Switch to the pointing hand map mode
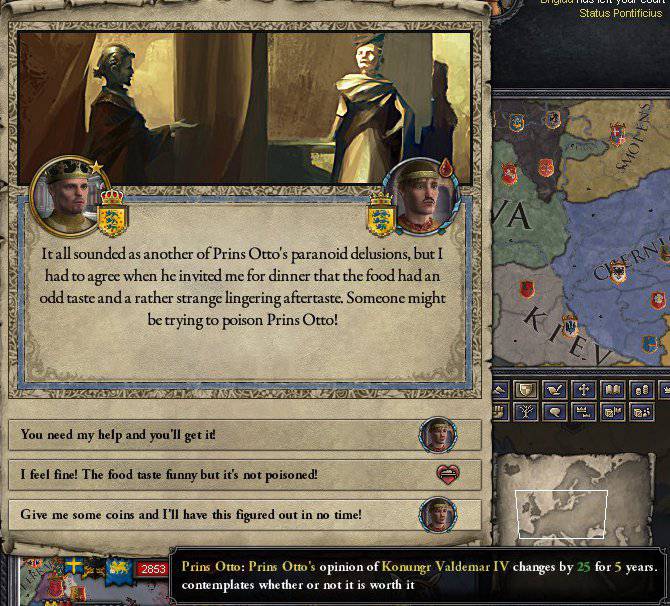This screenshot has height=606, width=670. pyautogui.click(x=554, y=390)
